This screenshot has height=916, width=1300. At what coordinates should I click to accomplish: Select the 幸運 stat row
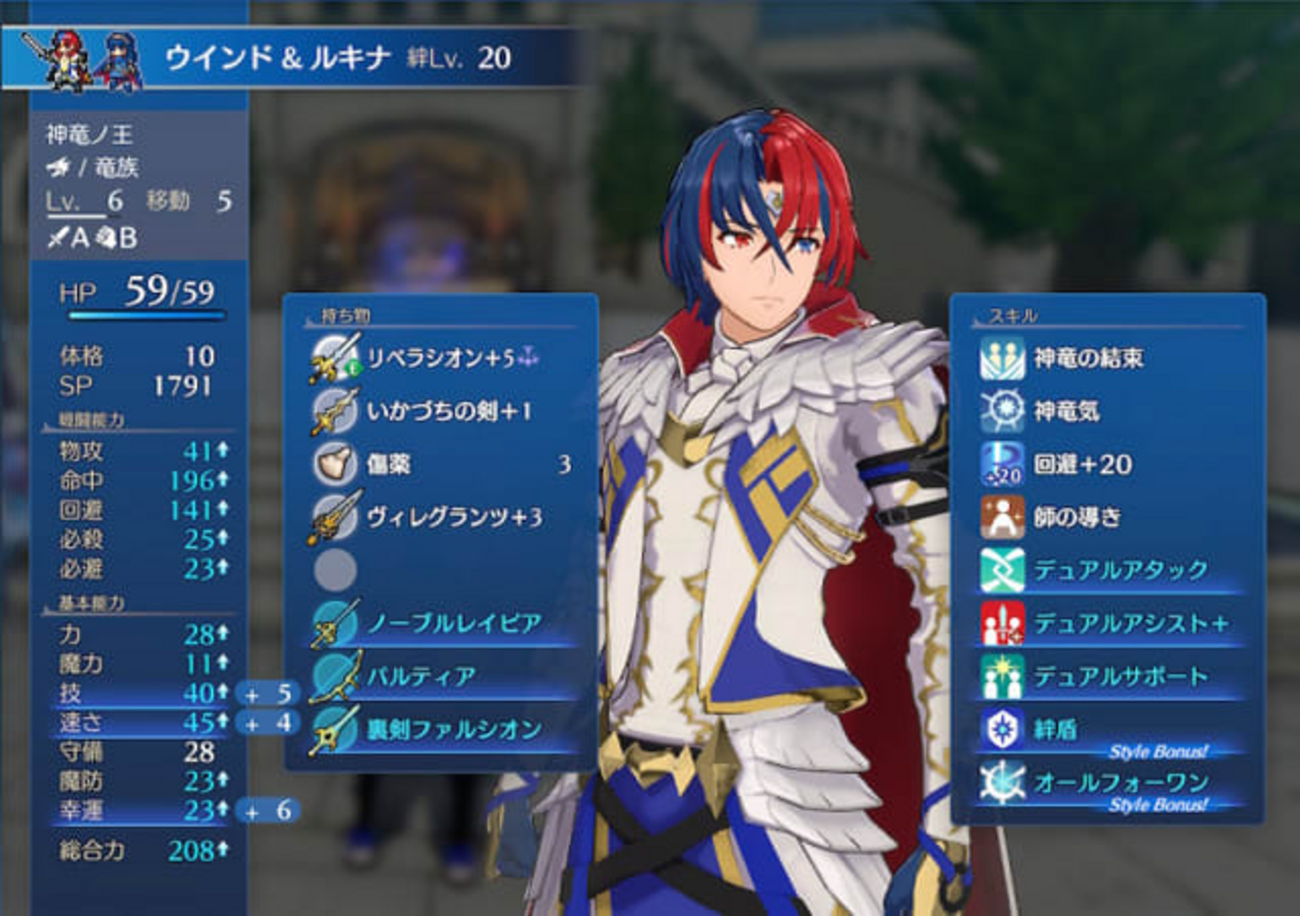[140, 809]
